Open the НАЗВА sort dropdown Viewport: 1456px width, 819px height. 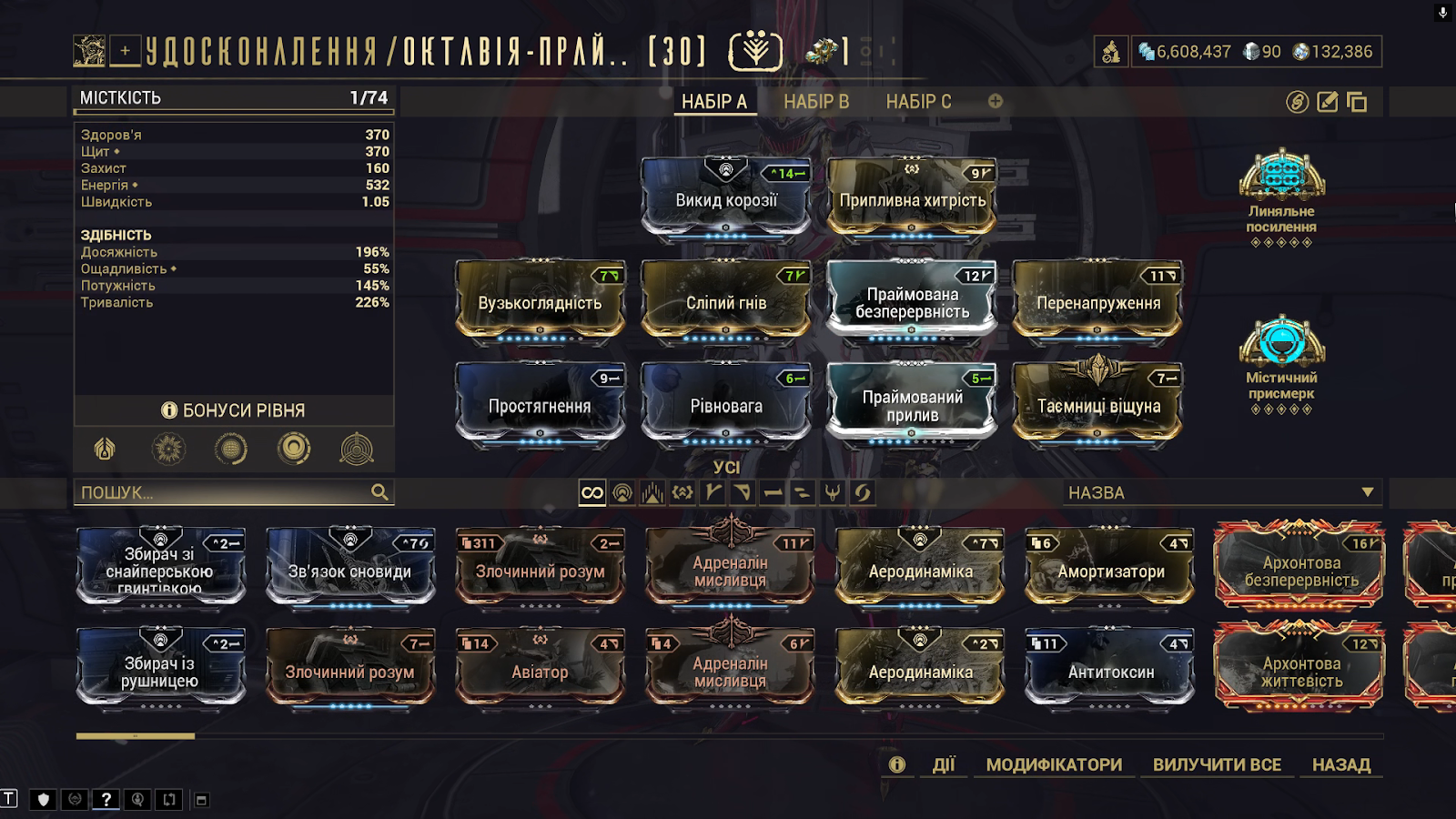point(1221,492)
